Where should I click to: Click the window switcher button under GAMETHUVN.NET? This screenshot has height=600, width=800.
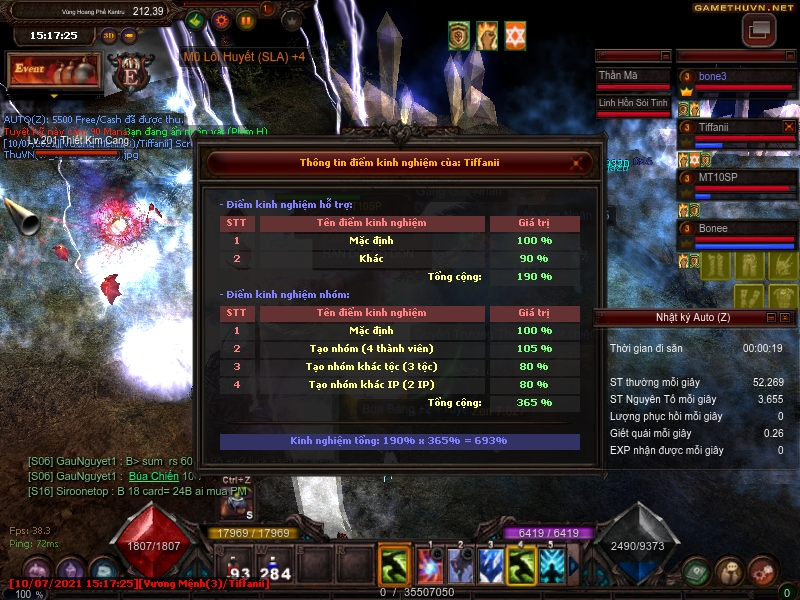pos(758,31)
